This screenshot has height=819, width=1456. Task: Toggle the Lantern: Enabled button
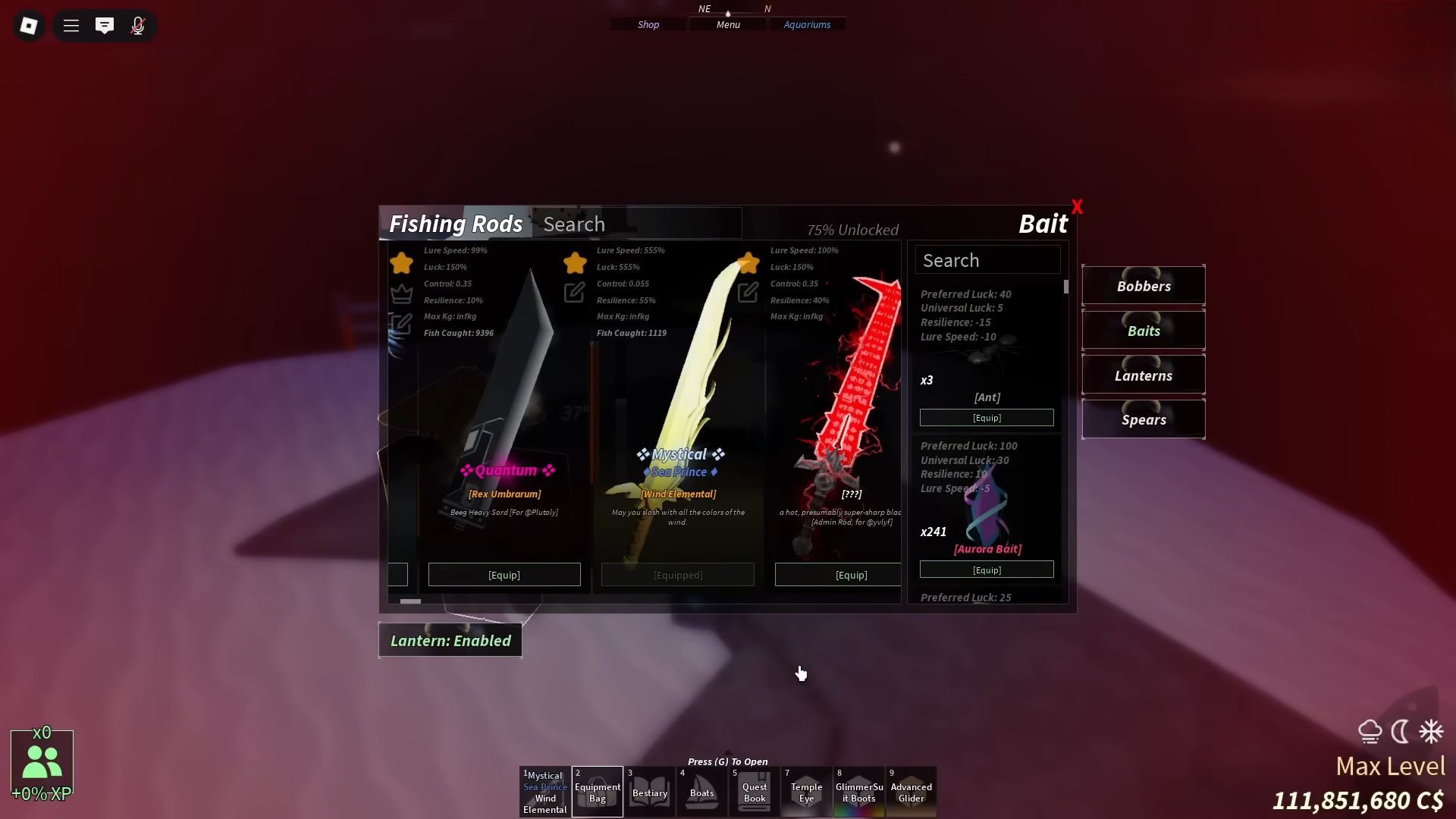point(450,641)
